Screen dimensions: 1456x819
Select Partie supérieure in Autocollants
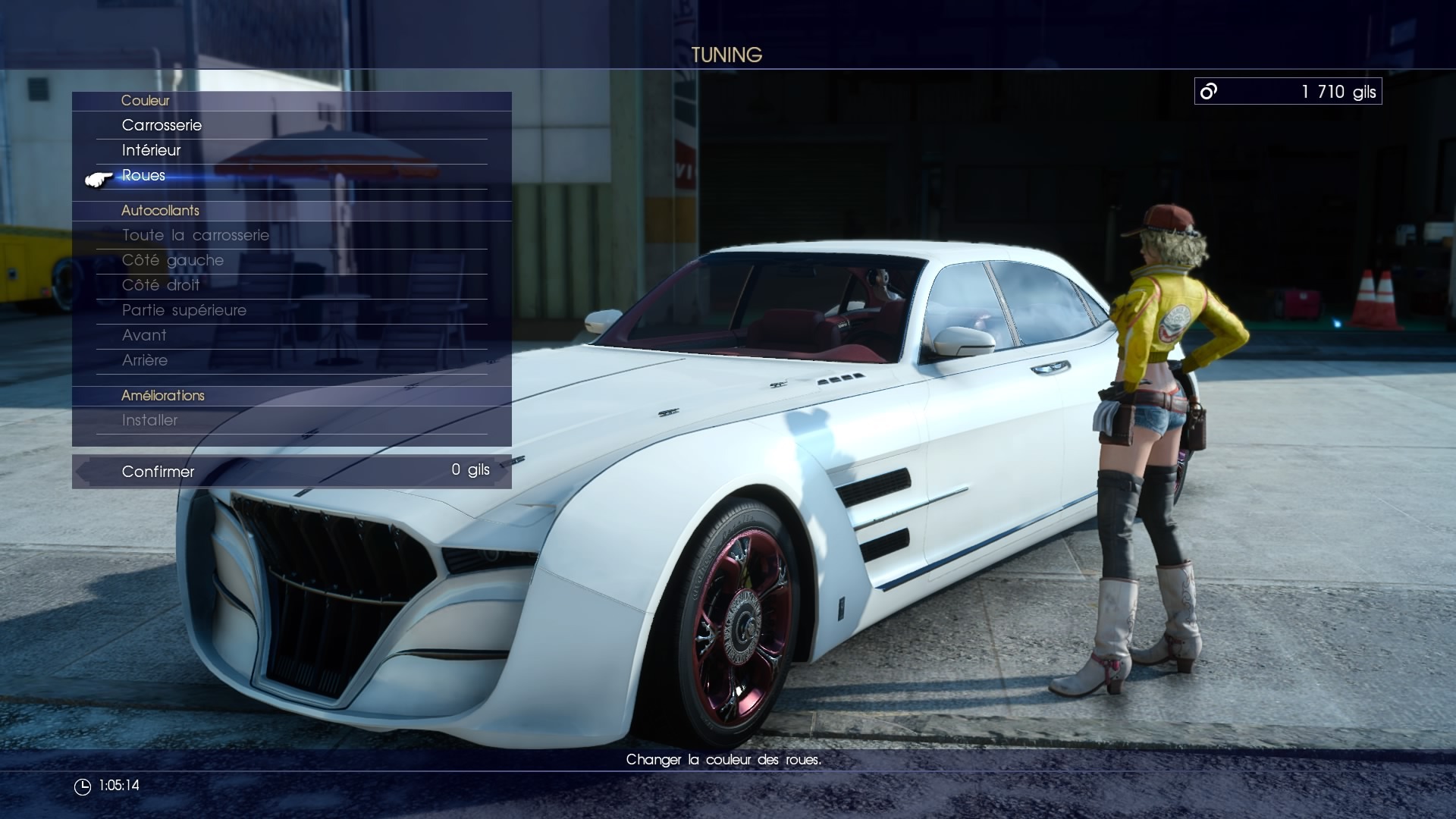click(184, 310)
